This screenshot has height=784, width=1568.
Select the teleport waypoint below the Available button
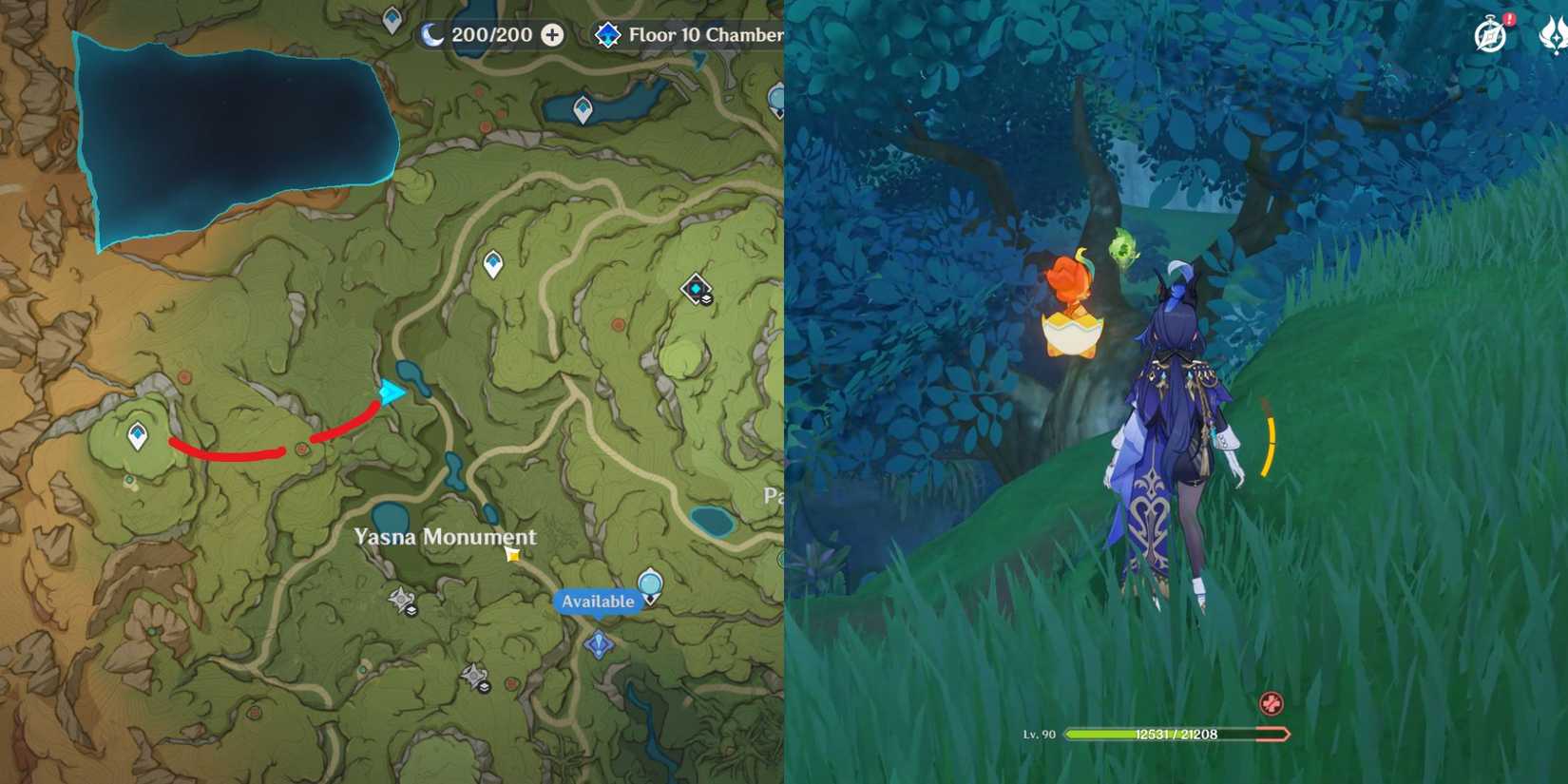(x=598, y=646)
